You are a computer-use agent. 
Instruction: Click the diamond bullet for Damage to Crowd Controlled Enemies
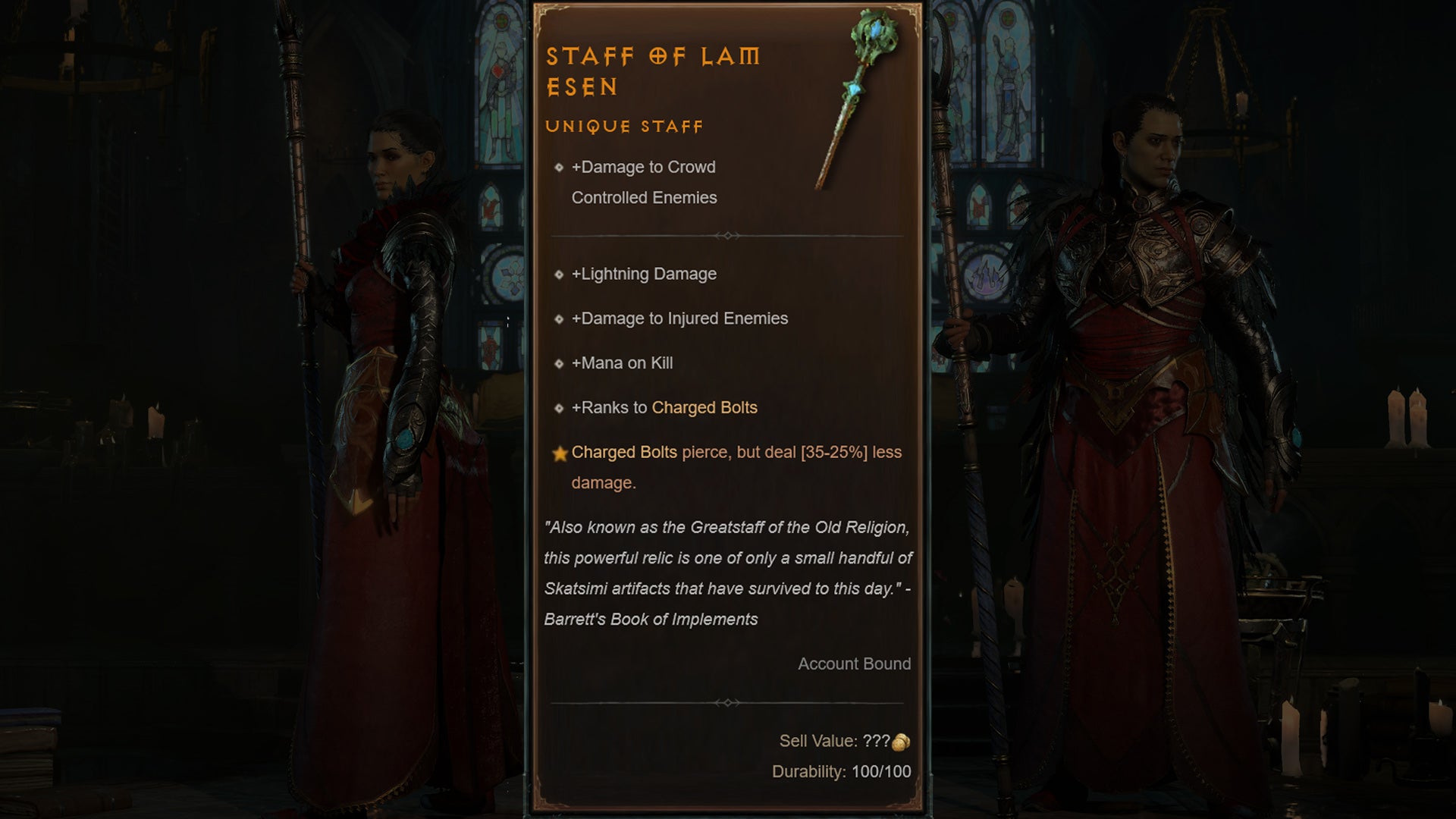click(560, 168)
